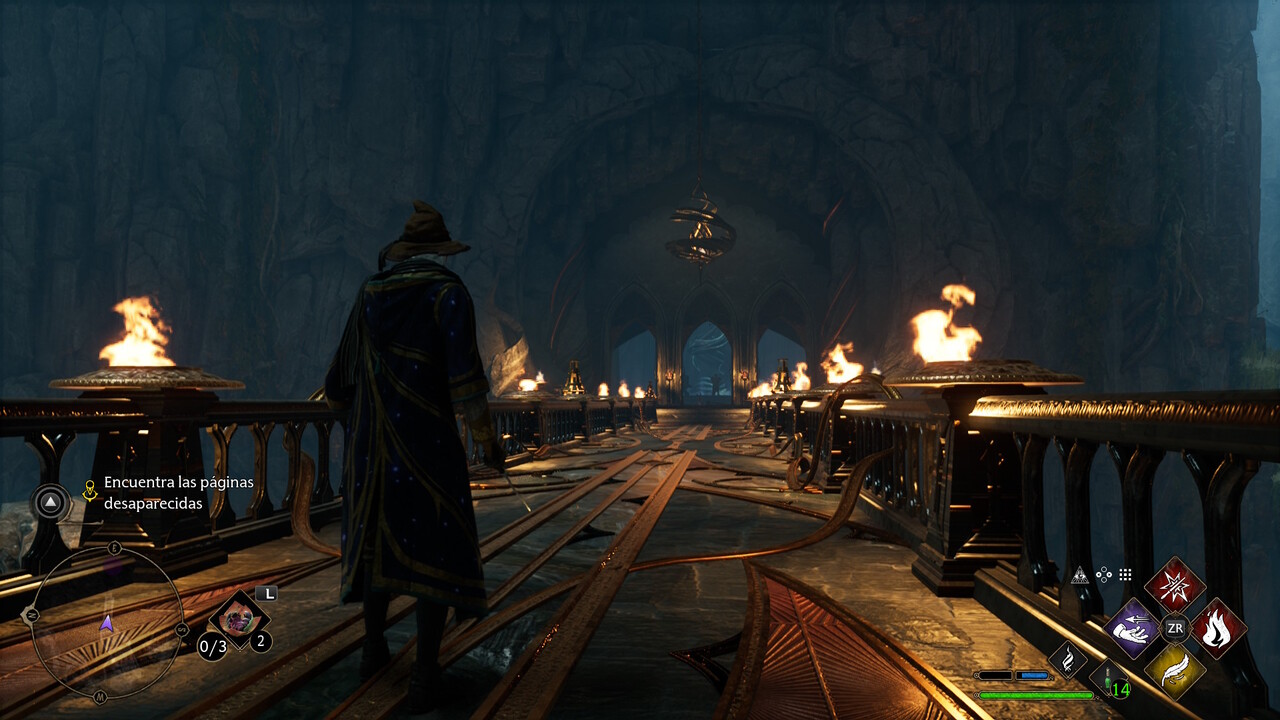Click the triangle eye icon
The width and height of the screenshot is (1280, 720).
[1079, 575]
